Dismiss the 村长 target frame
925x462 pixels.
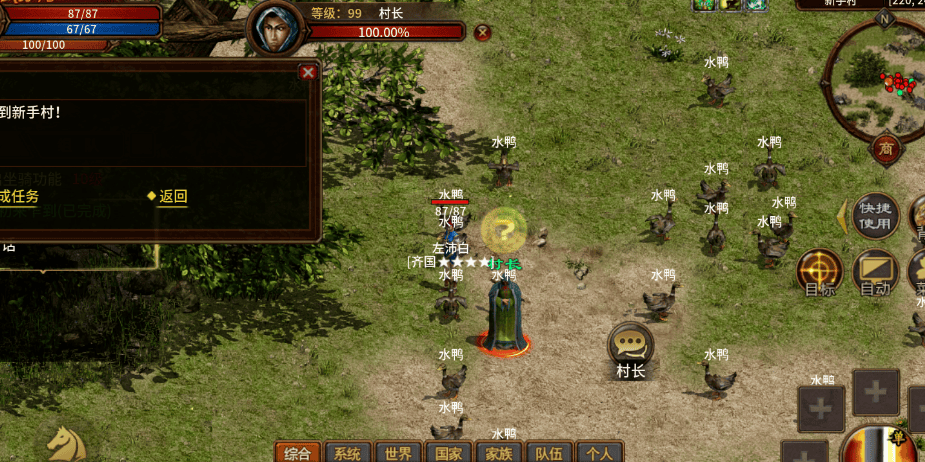pos(483,32)
